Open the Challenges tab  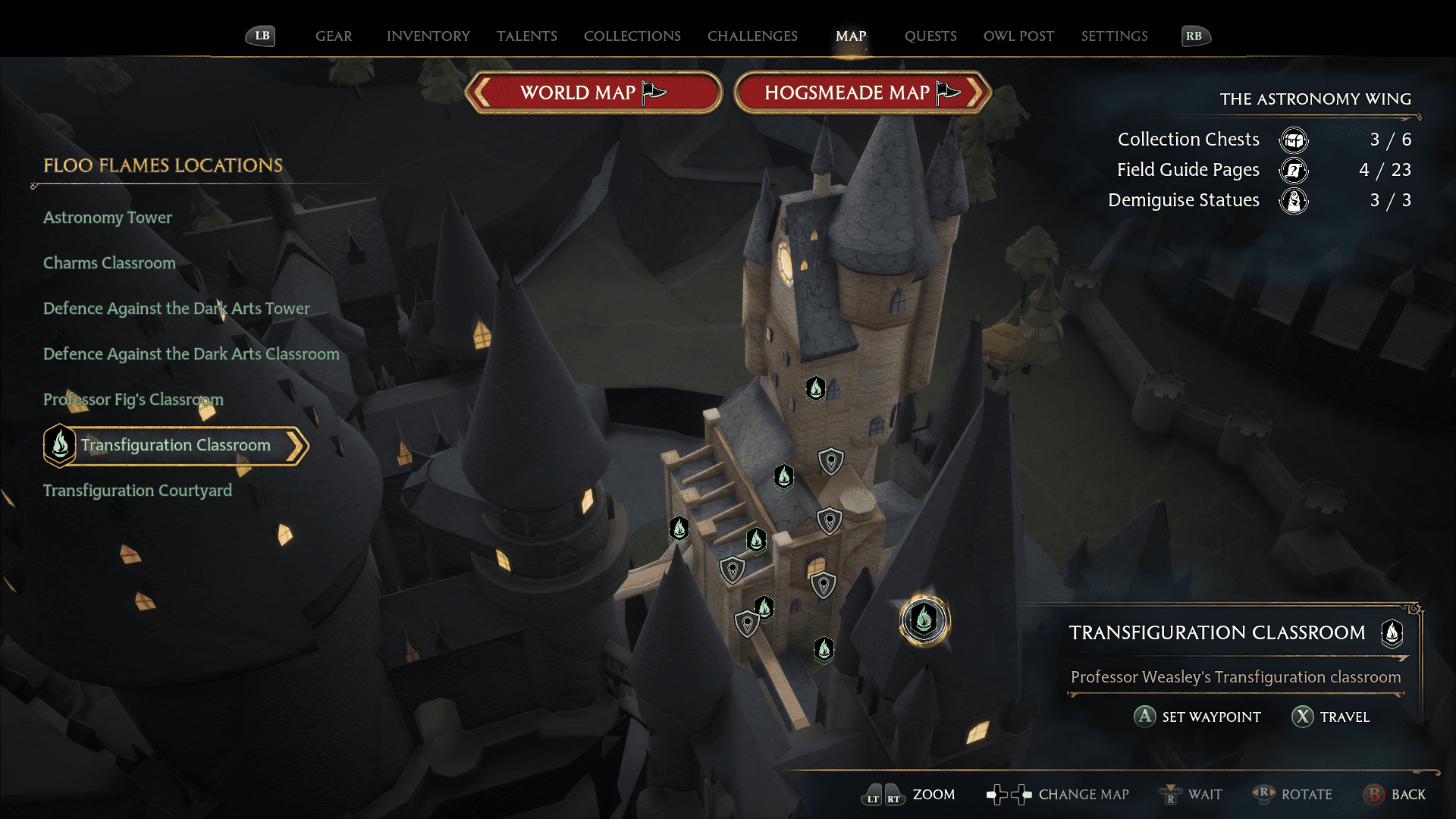click(x=752, y=36)
